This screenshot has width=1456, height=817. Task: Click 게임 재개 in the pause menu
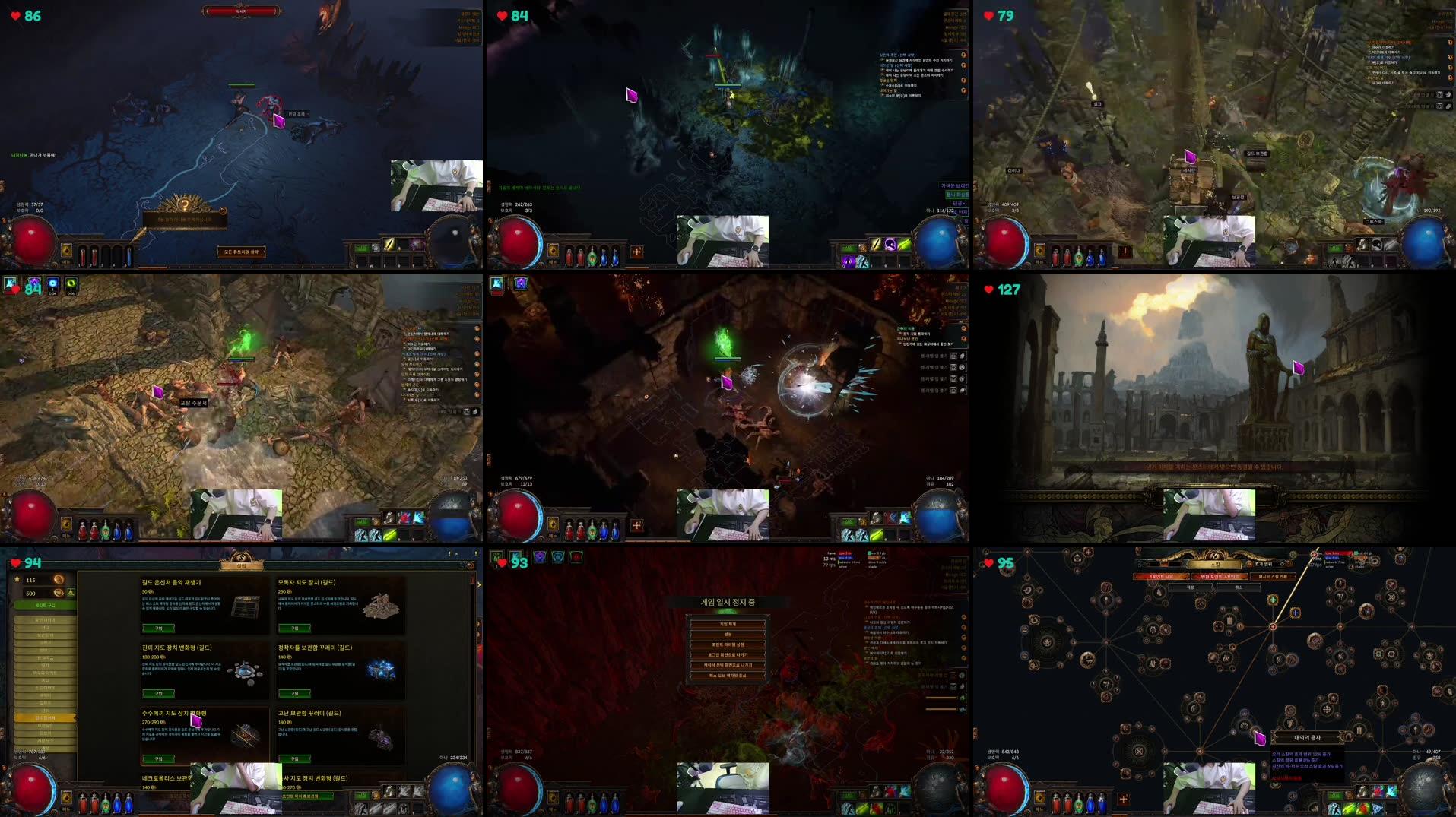[728, 623]
